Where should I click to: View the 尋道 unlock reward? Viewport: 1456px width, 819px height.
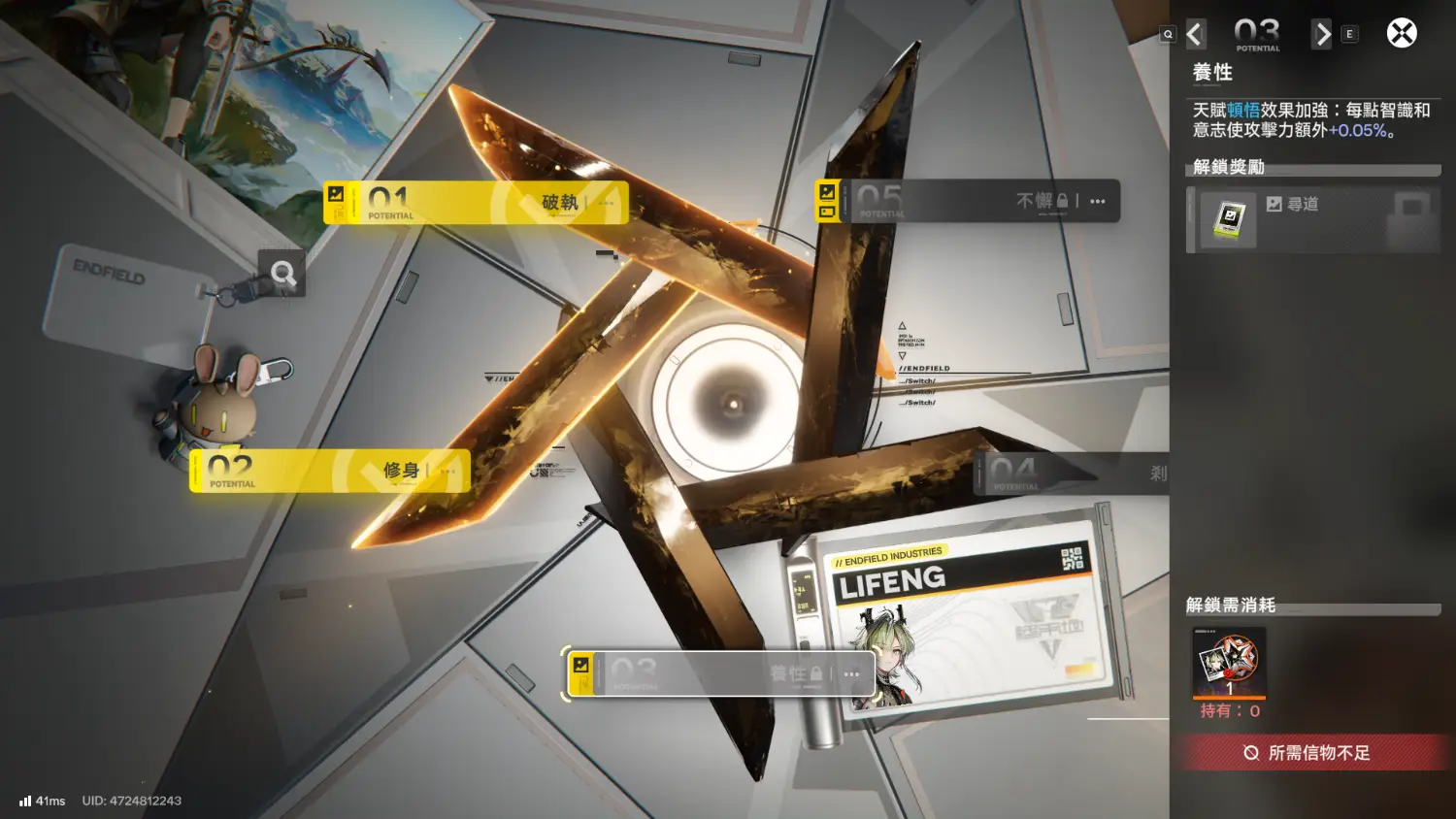coord(1312,221)
